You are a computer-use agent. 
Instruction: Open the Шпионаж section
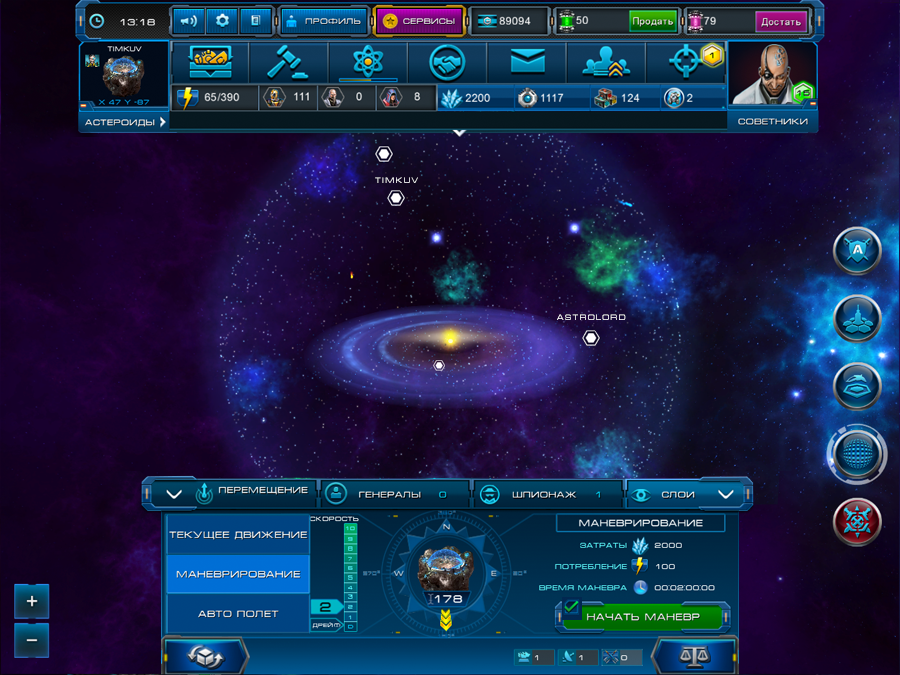[x=545, y=494]
